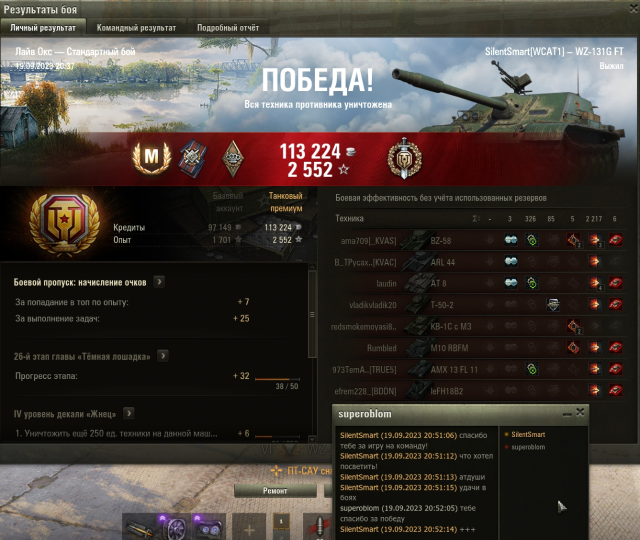Choose the leFH18B2 enemy row
The image size is (640, 540).
click(446, 391)
